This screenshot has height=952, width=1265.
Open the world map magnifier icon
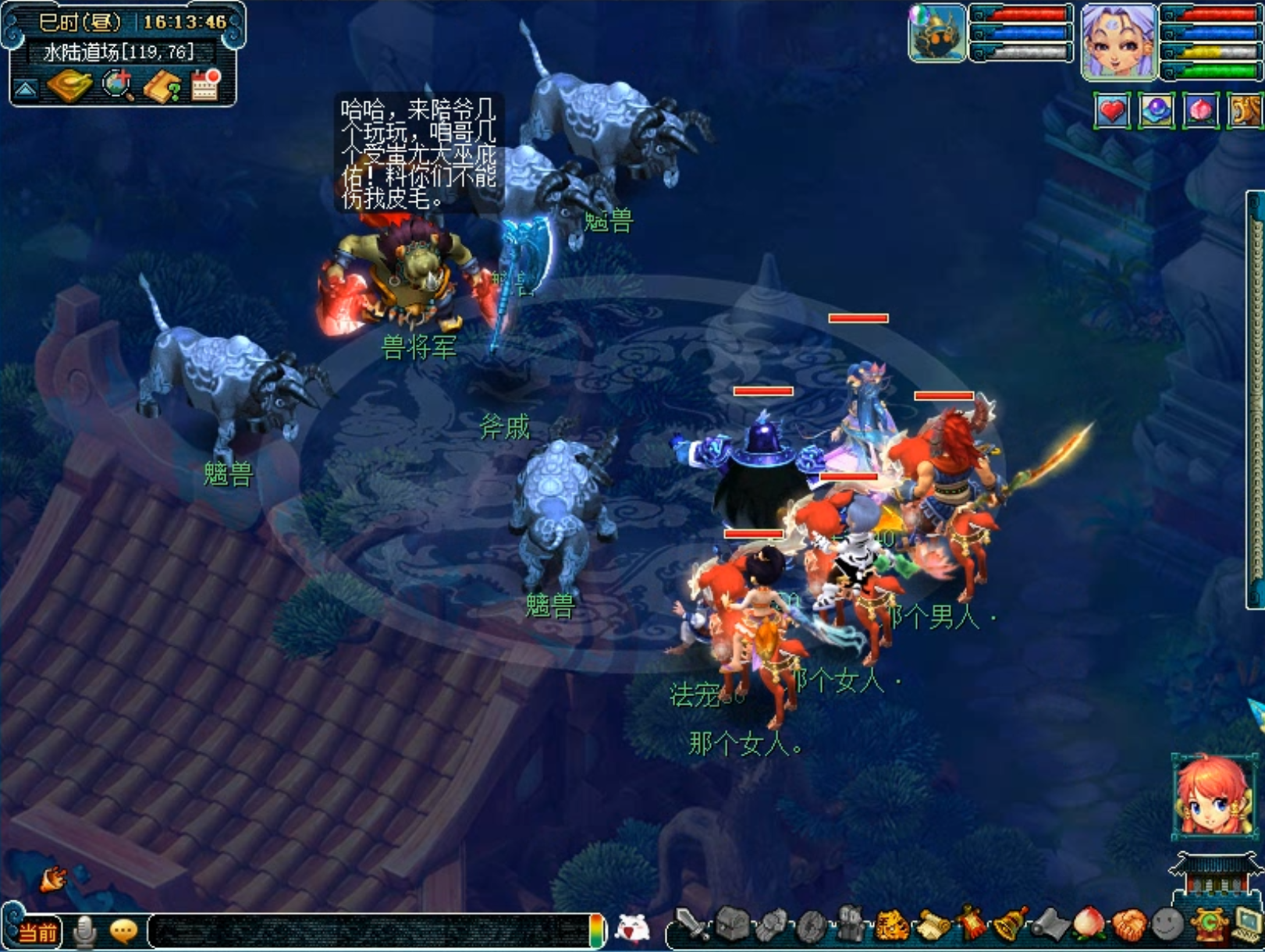click(x=118, y=86)
